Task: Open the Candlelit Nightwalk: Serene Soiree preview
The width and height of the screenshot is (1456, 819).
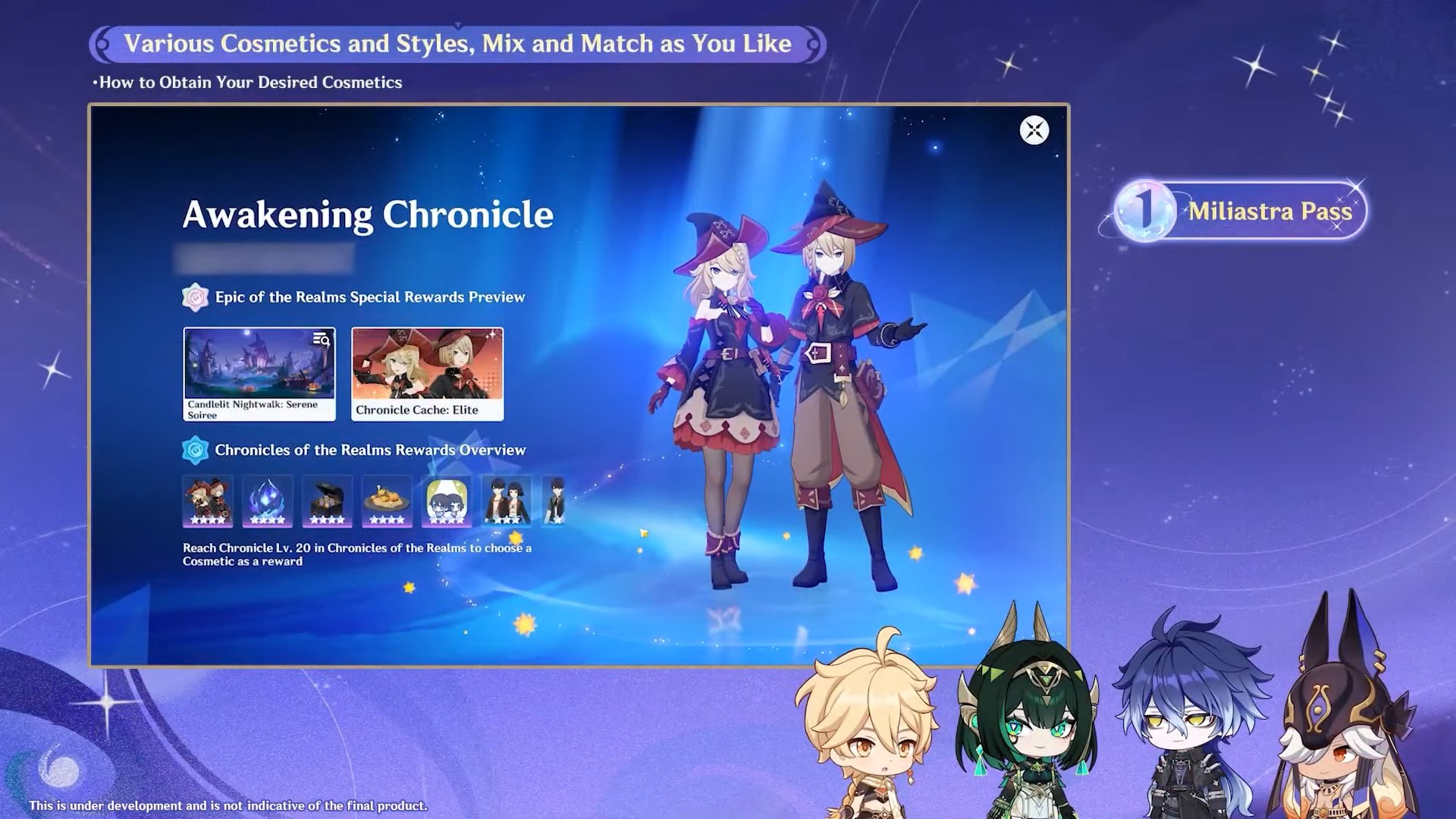Action: tap(259, 373)
